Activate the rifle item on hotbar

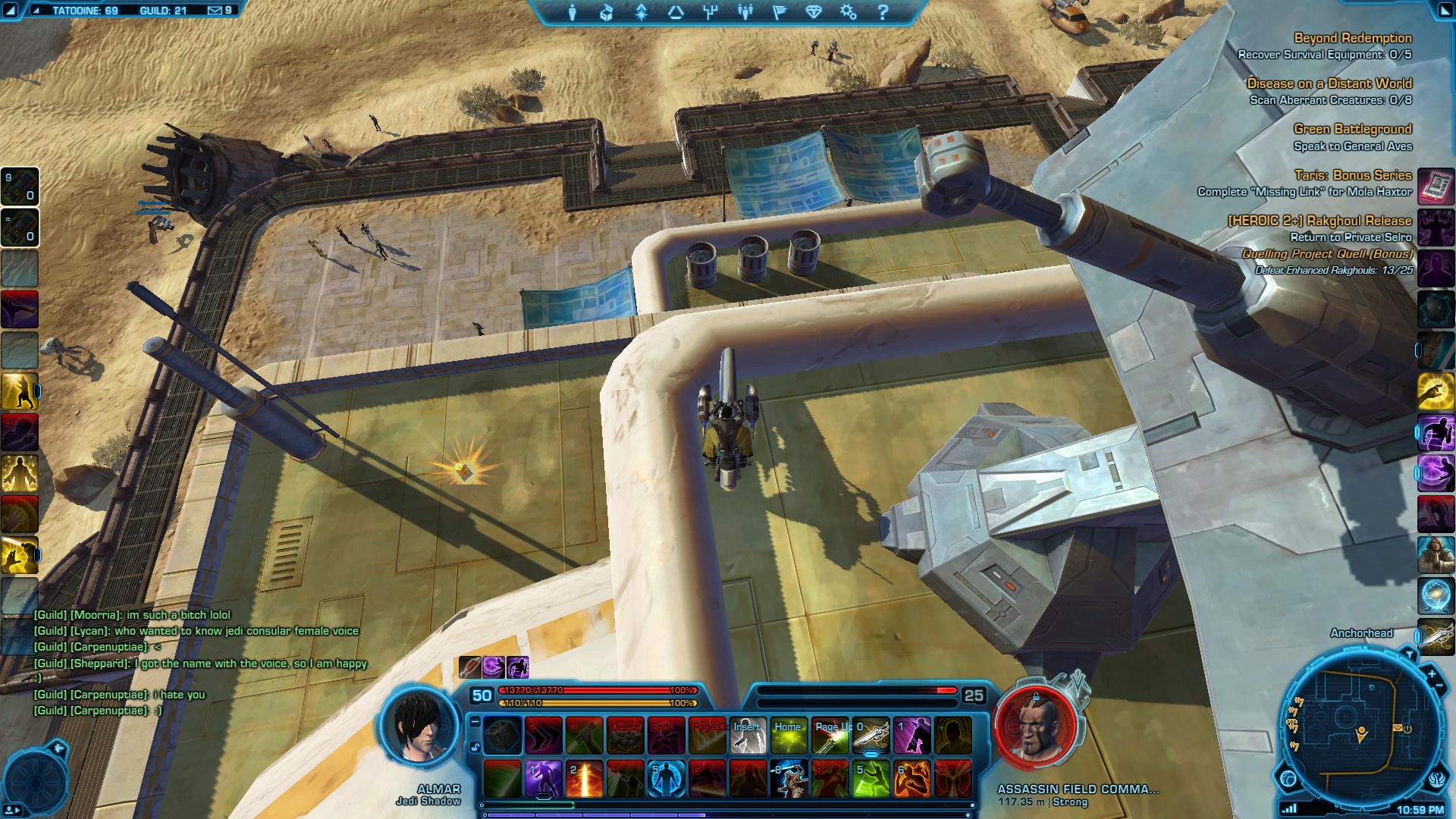click(871, 736)
